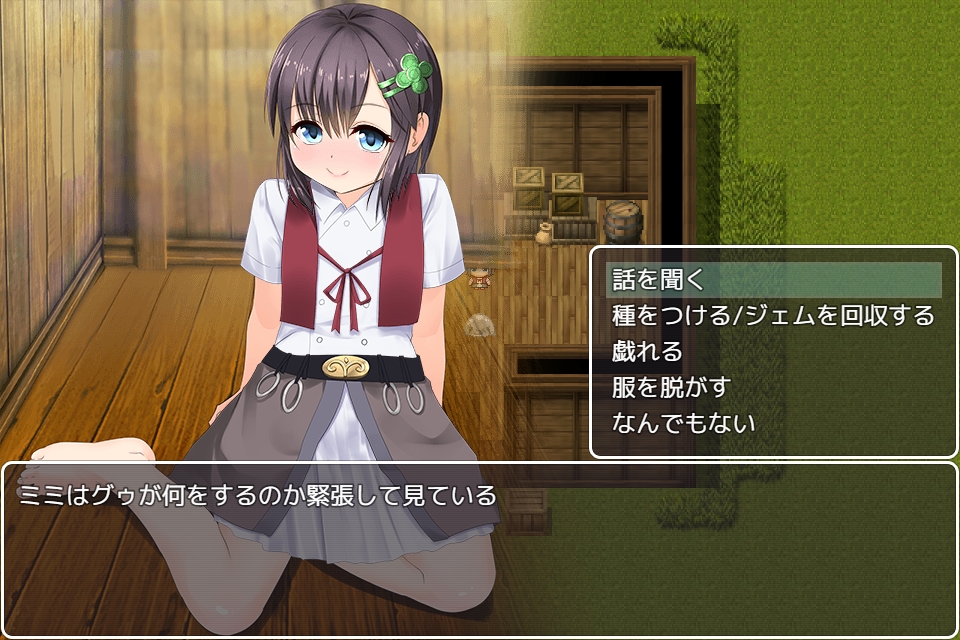The width and height of the screenshot is (960, 640).
Task: Pick the 戯れる choice
Action: click(648, 352)
